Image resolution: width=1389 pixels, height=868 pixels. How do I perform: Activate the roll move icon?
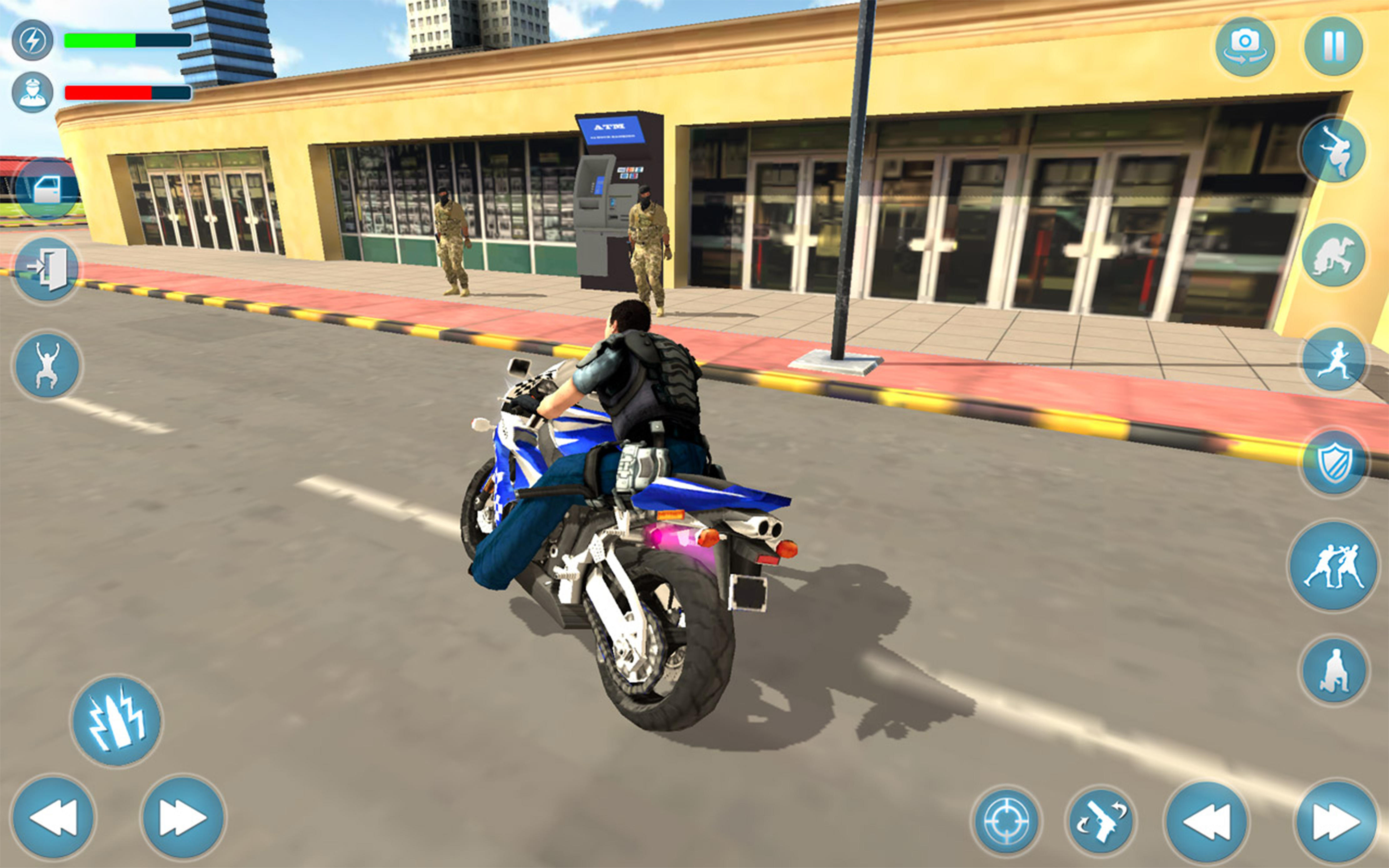point(1333,254)
